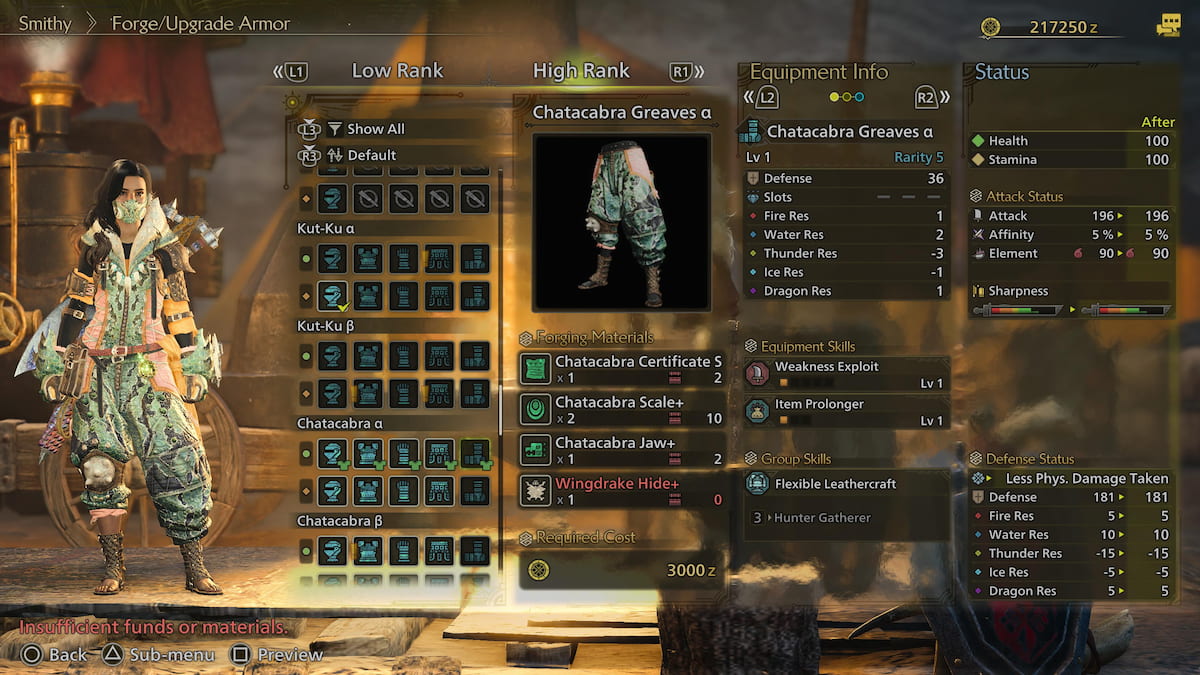Select the Chatacabra Jaw+ material row
This screenshot has height=675, width=1200.
(622, 450)
